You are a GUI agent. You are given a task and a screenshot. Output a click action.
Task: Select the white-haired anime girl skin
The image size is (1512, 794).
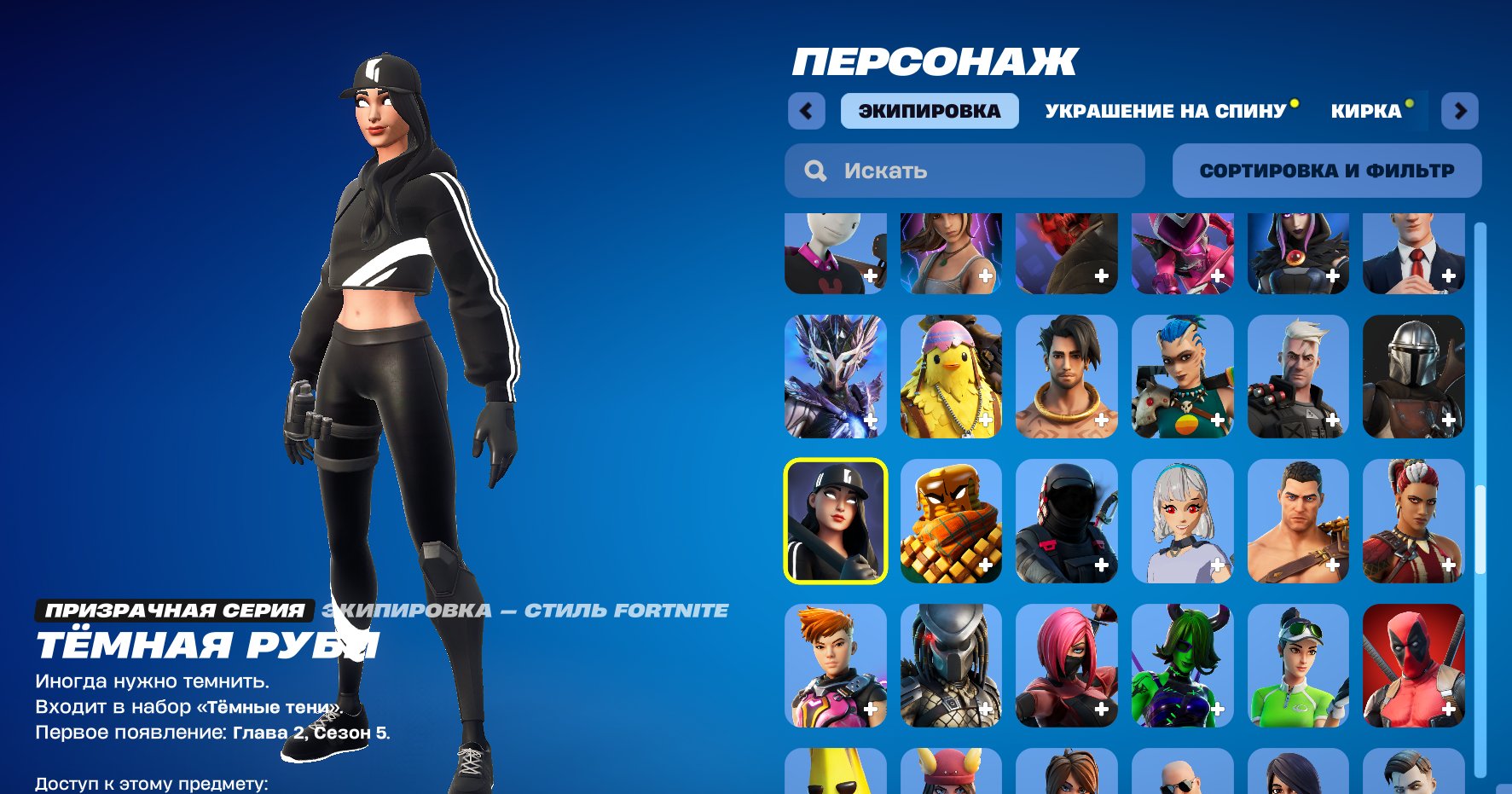tap(1184, 521)
